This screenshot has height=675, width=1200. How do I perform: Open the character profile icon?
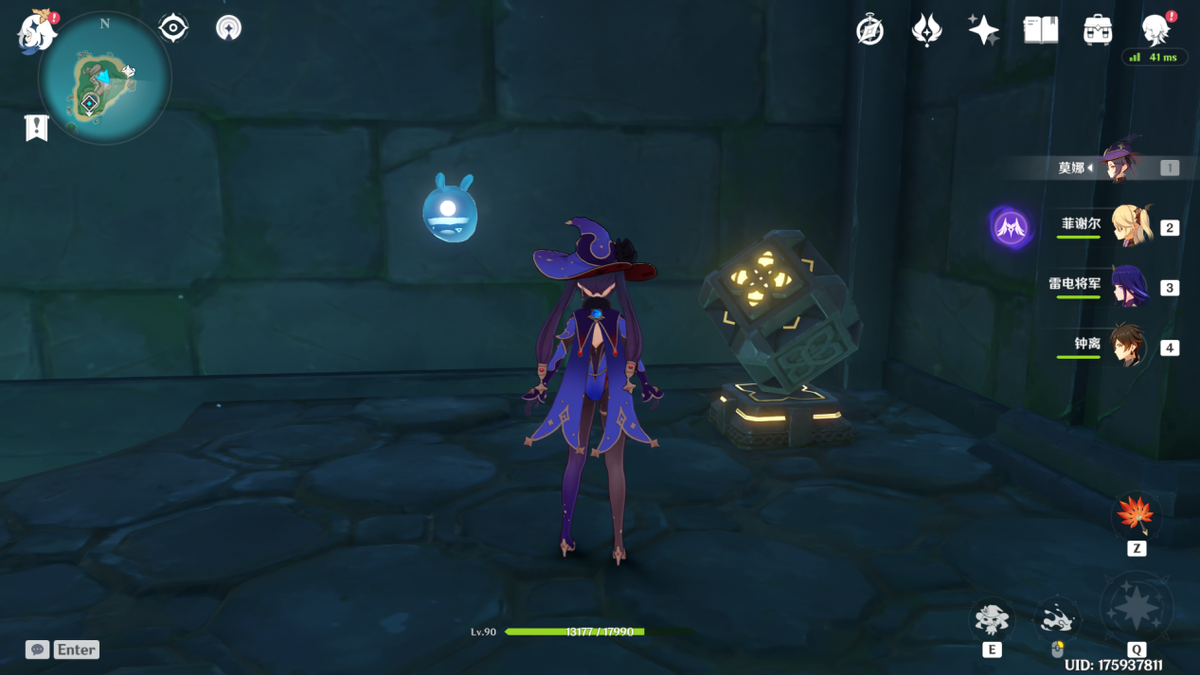1156,30
